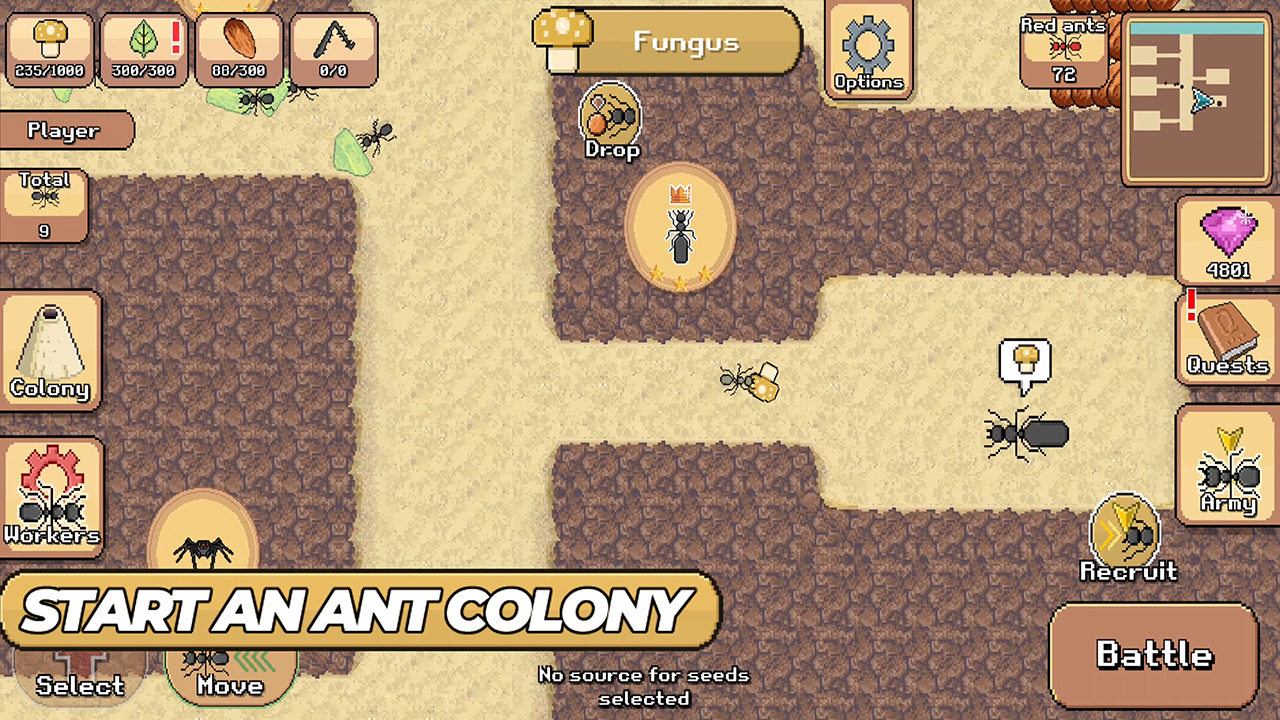Click the Player name label
This screenshot has width=1280, height=720.
click(x=65, y=130)
